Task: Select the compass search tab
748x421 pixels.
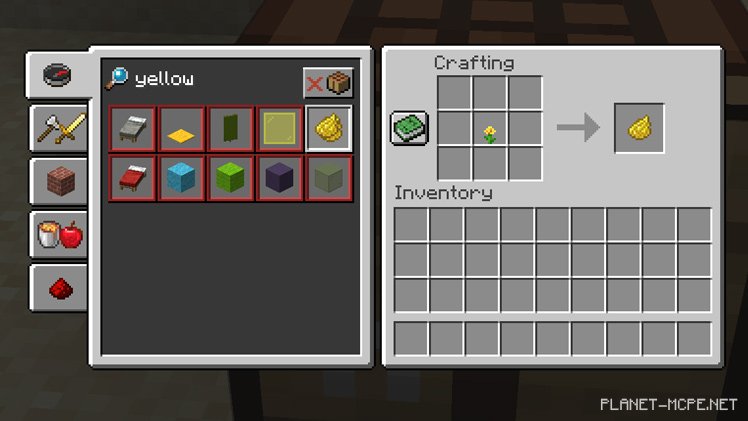Action: click(x=56, y=75)
